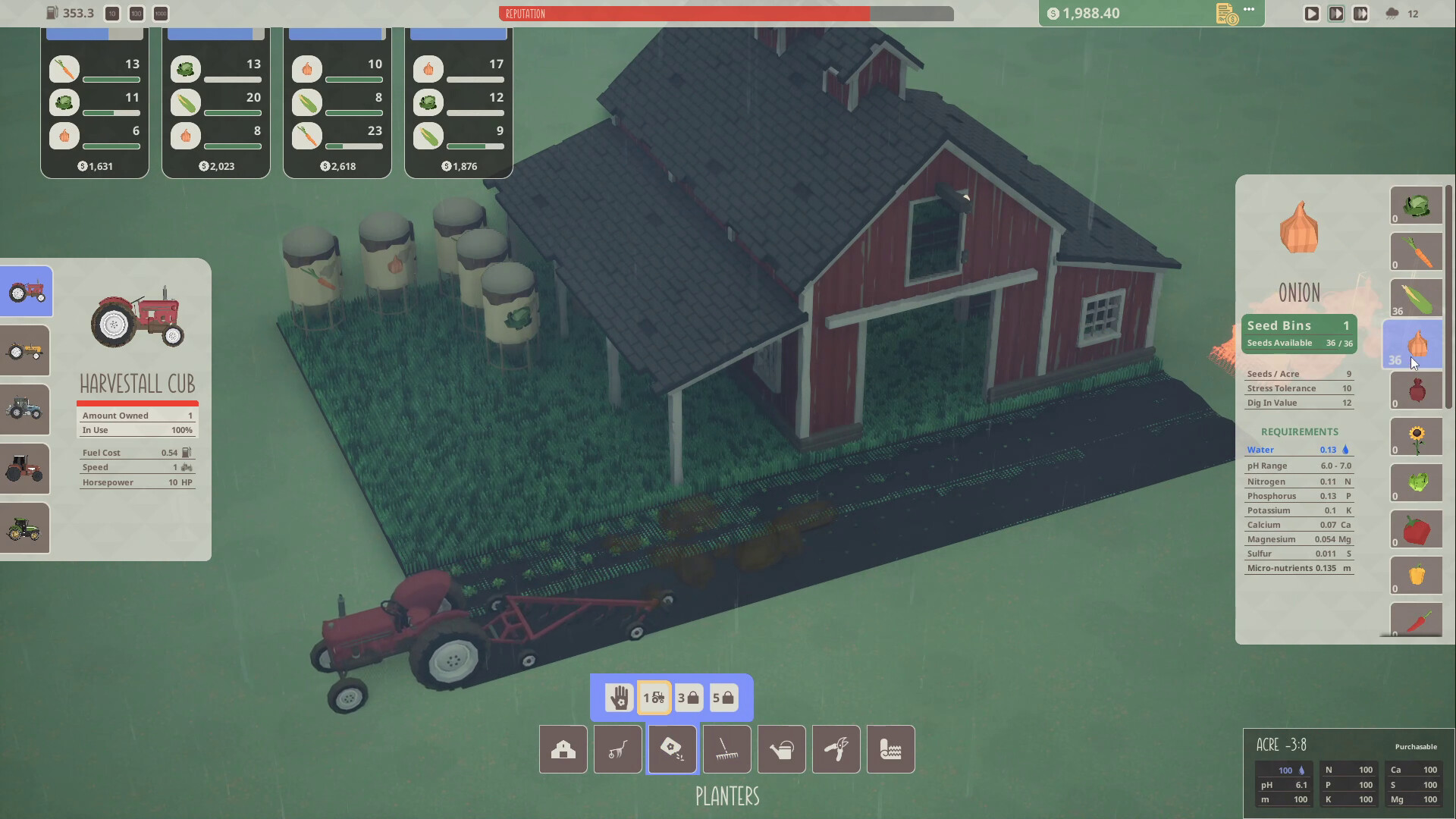The width and height of the screenshot is (1456, 819).
Task: Select the pruning shears tool
Action: coord(836,749)
